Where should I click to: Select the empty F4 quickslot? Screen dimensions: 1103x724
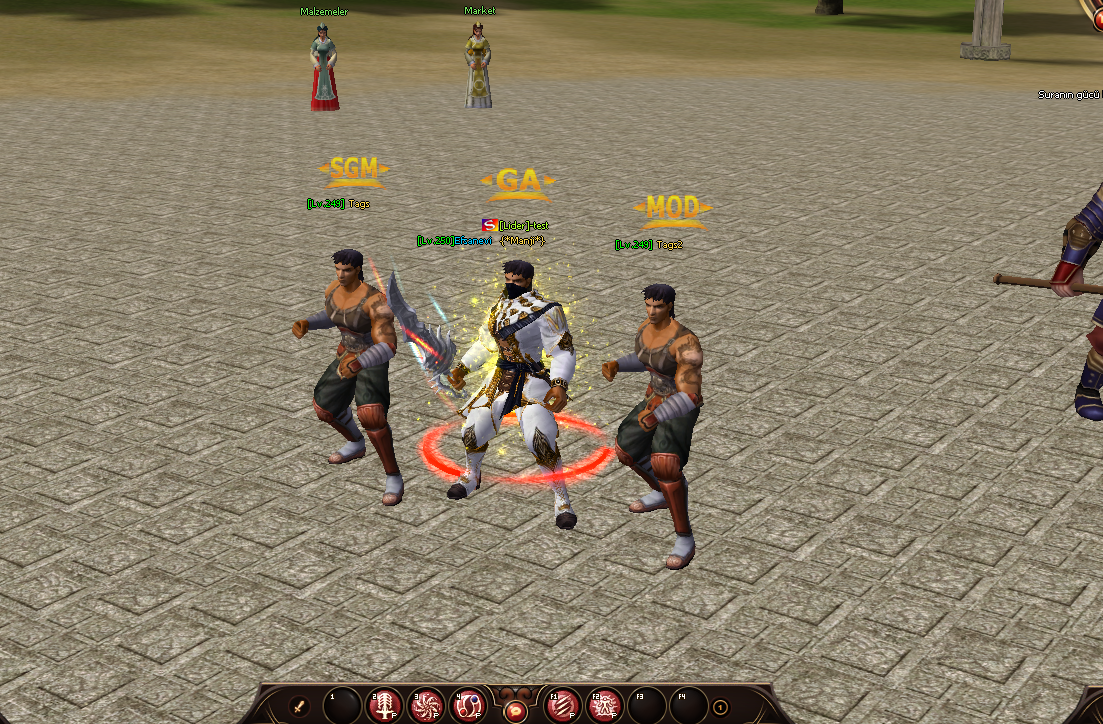(x=690, y=706)
